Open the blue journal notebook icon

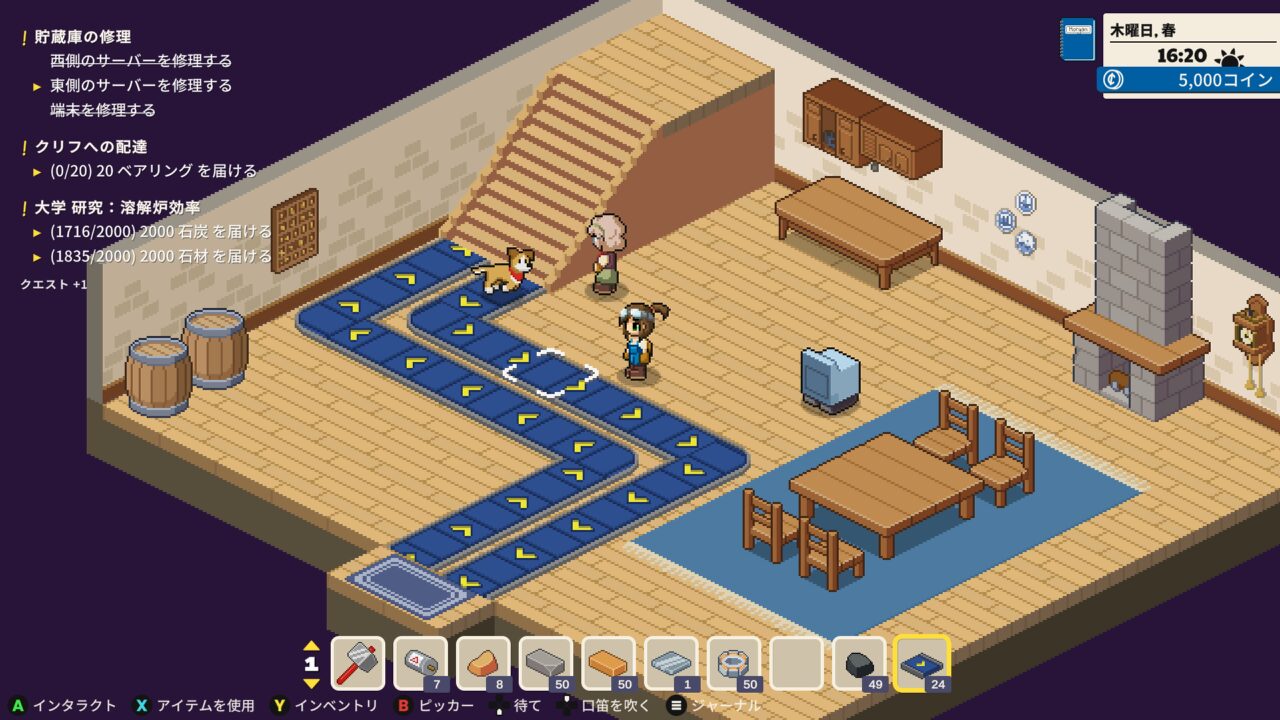(1077, 39)
